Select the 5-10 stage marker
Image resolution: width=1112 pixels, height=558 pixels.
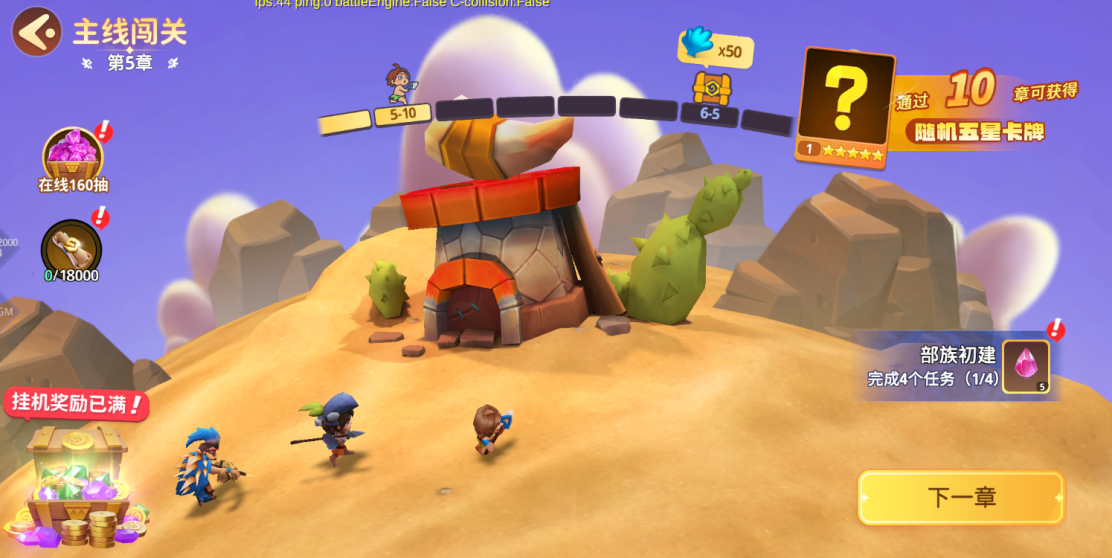[402, 114]
